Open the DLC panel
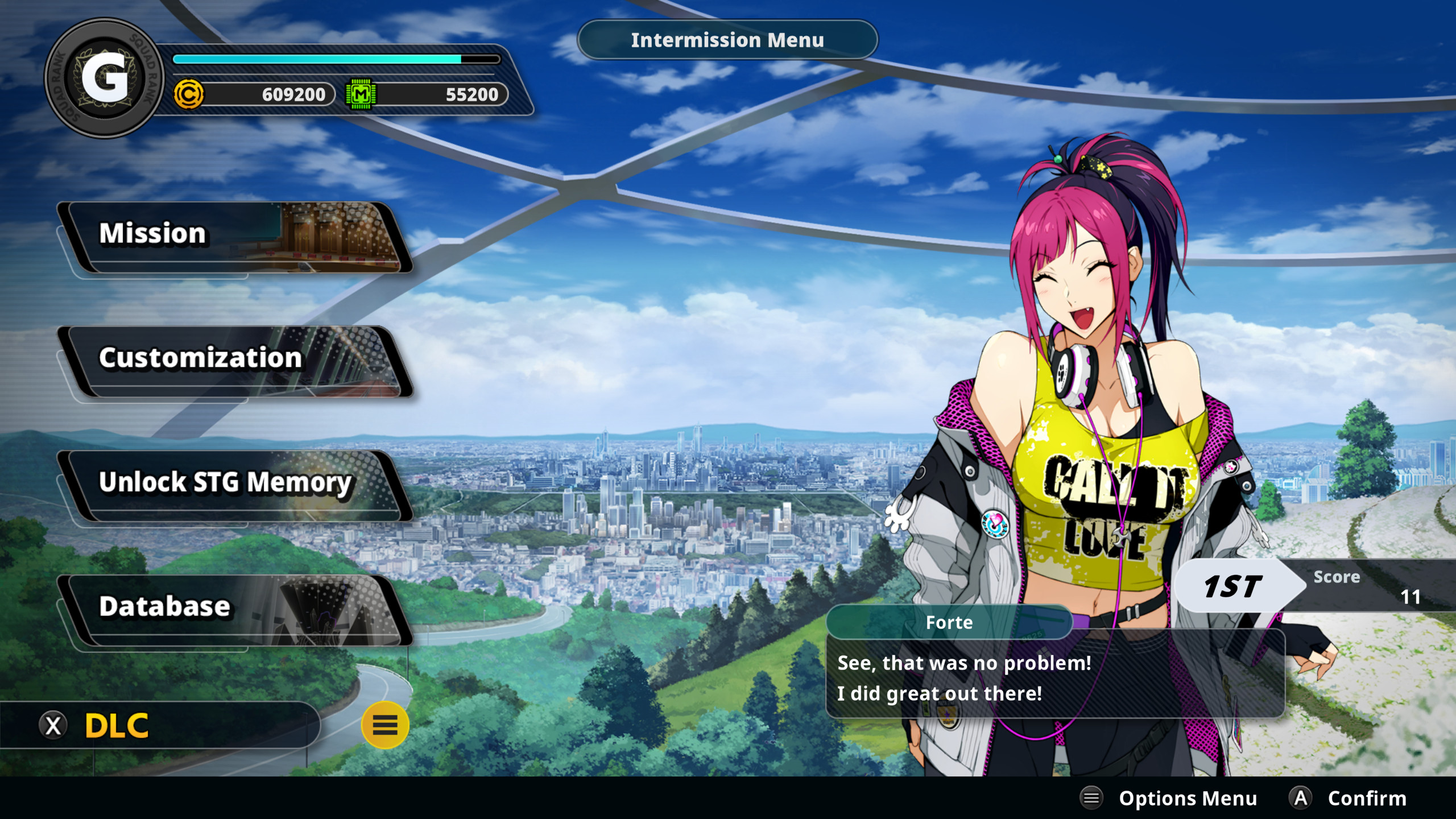The height and width of the screenshot is (819, 1456). pos(117,726)
